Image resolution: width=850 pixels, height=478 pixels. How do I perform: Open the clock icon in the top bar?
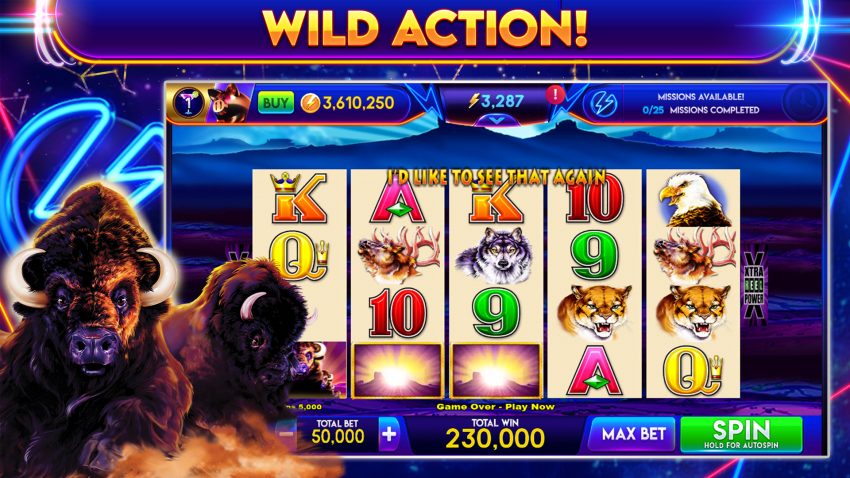tap(801, 103)
